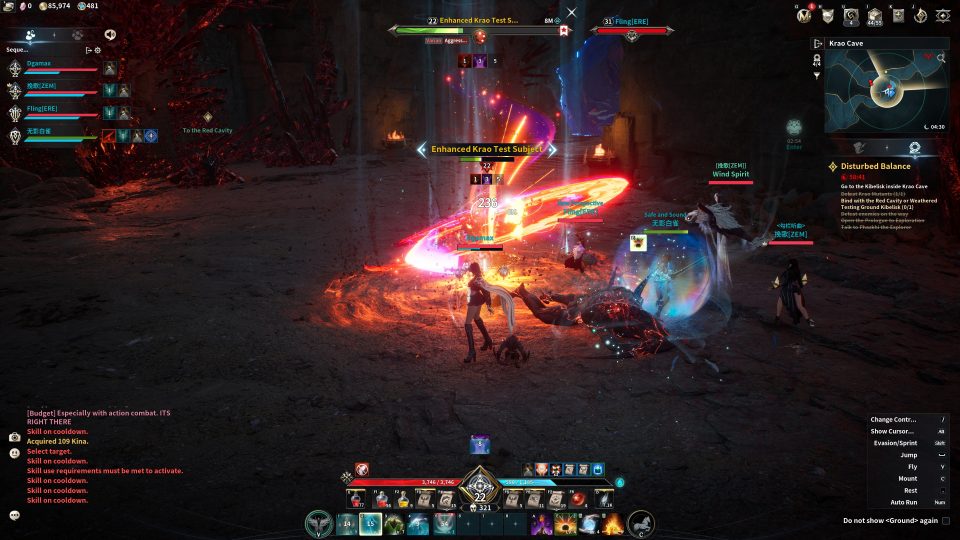Image resolution: width=960 pixels, height=540 pixels.
Task: Open the Disturbed Balance quest tracker
Action: [x=875, y=166]
